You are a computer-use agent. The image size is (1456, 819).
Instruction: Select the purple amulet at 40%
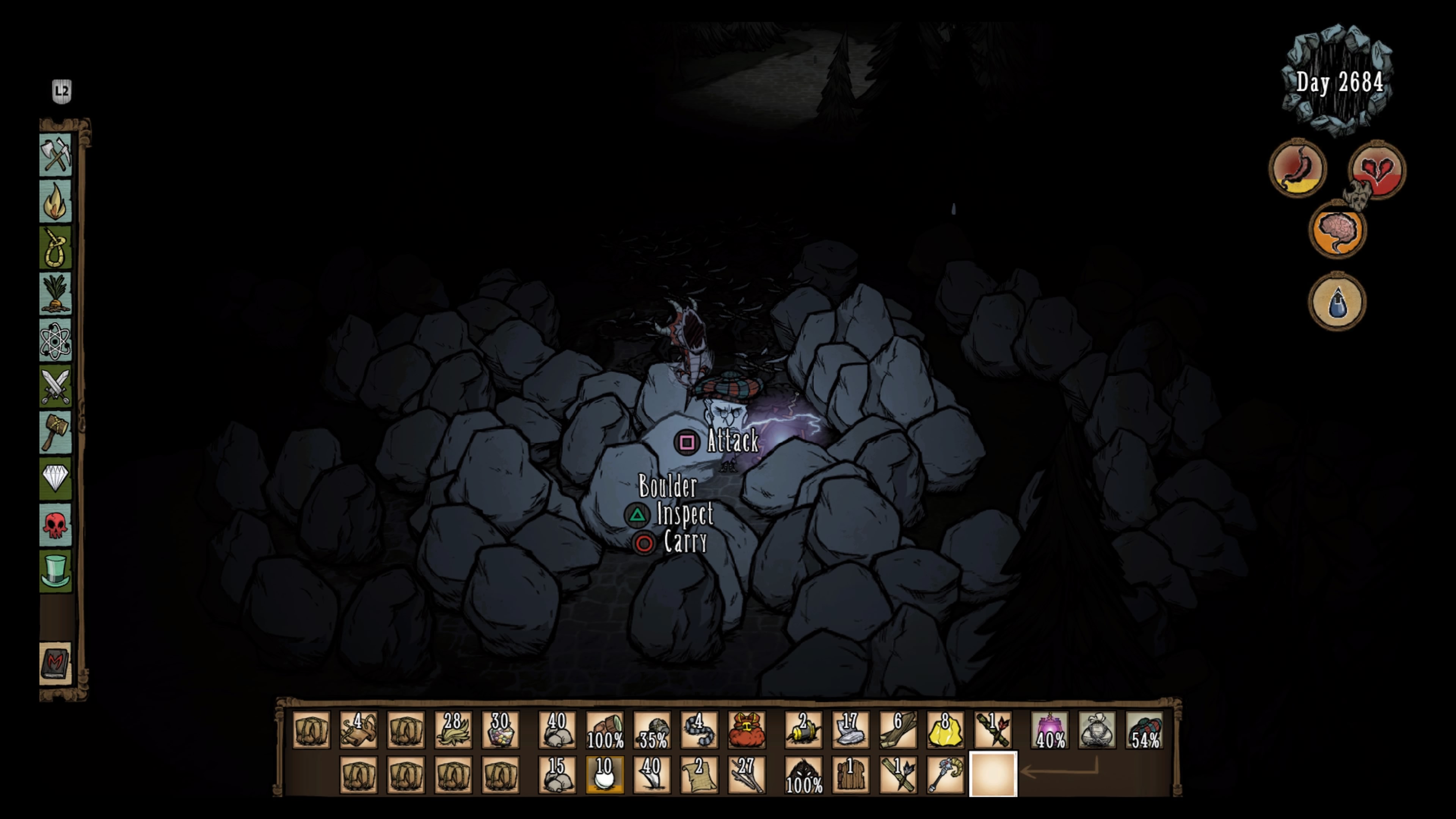point(1050,730)
